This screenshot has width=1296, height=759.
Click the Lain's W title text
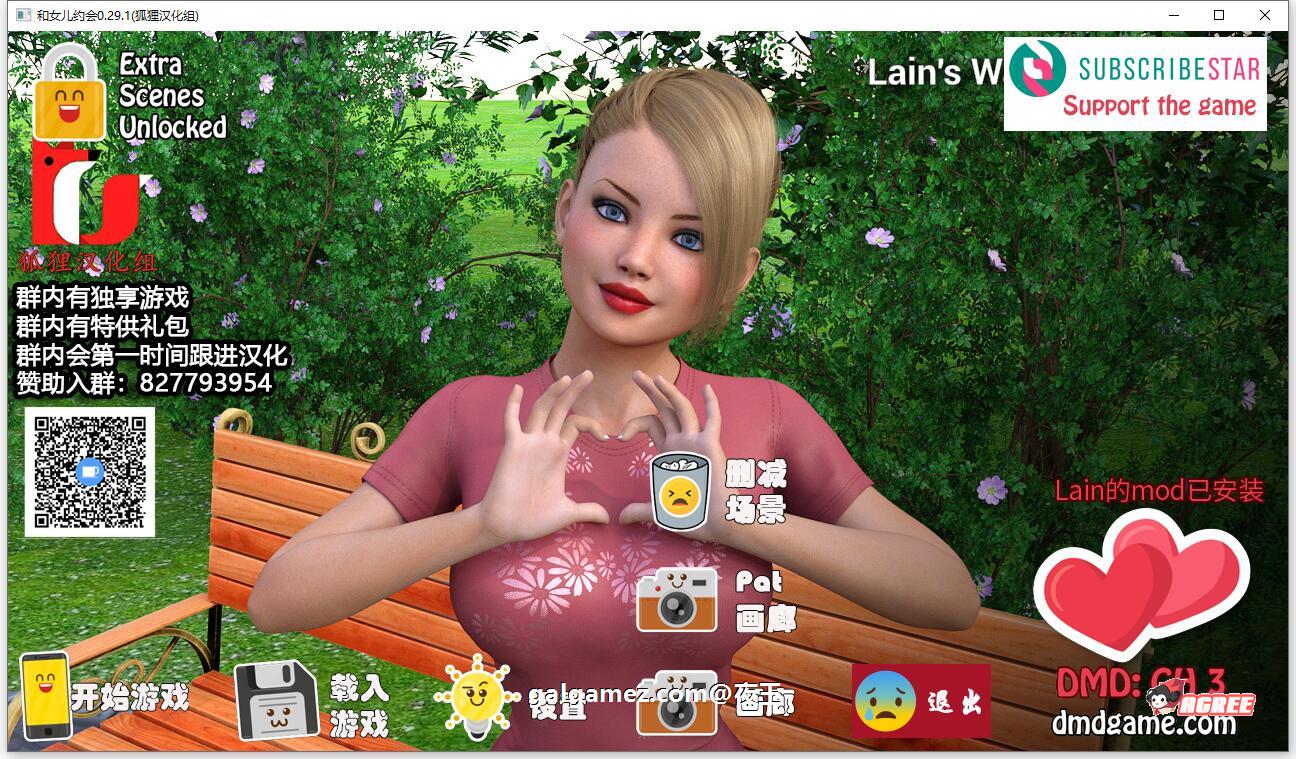[929, 73]
